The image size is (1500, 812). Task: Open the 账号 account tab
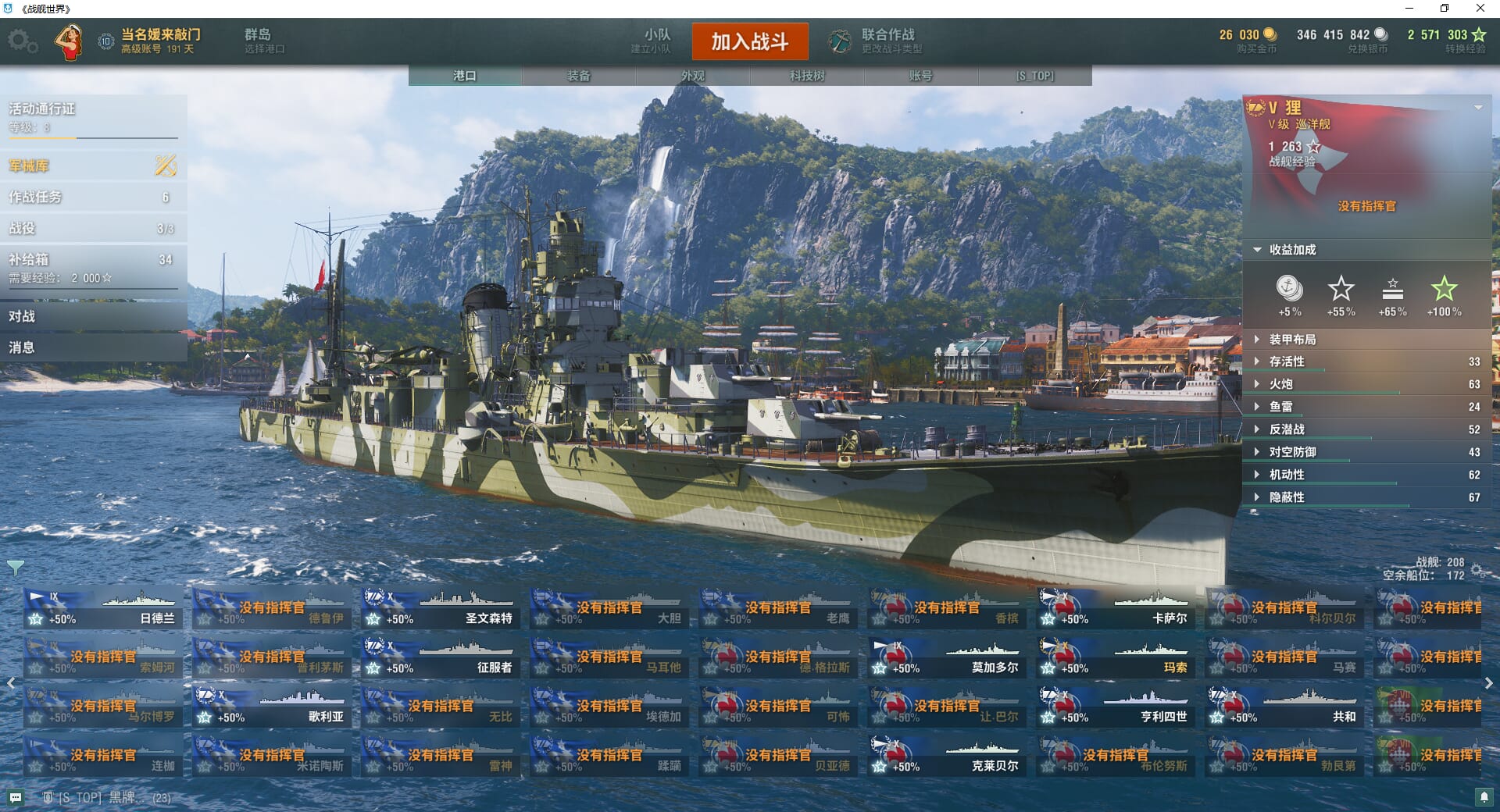pyautogui.click(x=920, y=76)
